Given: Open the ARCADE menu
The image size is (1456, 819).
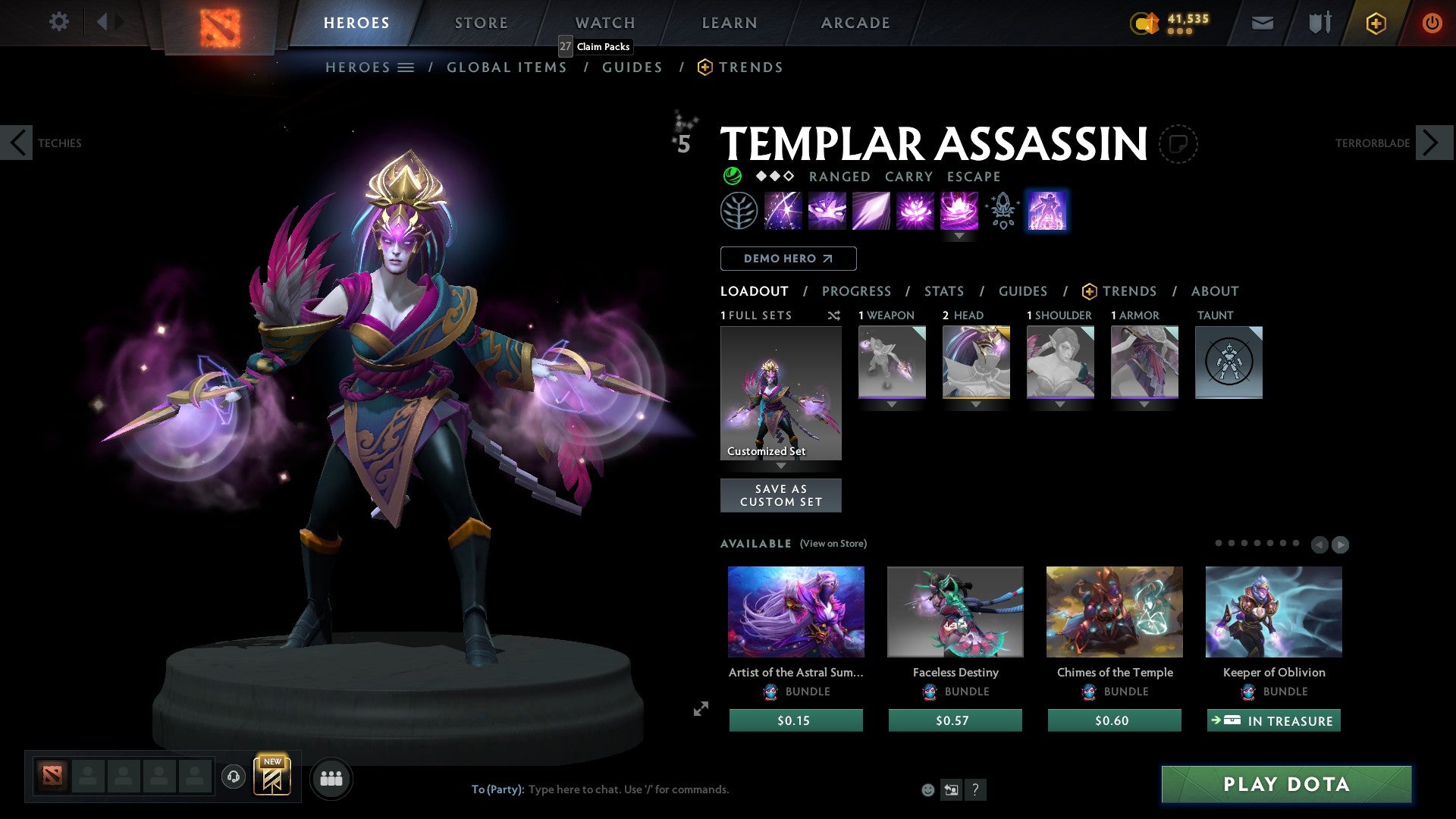Looking at the screenshot, I should 855,23.
